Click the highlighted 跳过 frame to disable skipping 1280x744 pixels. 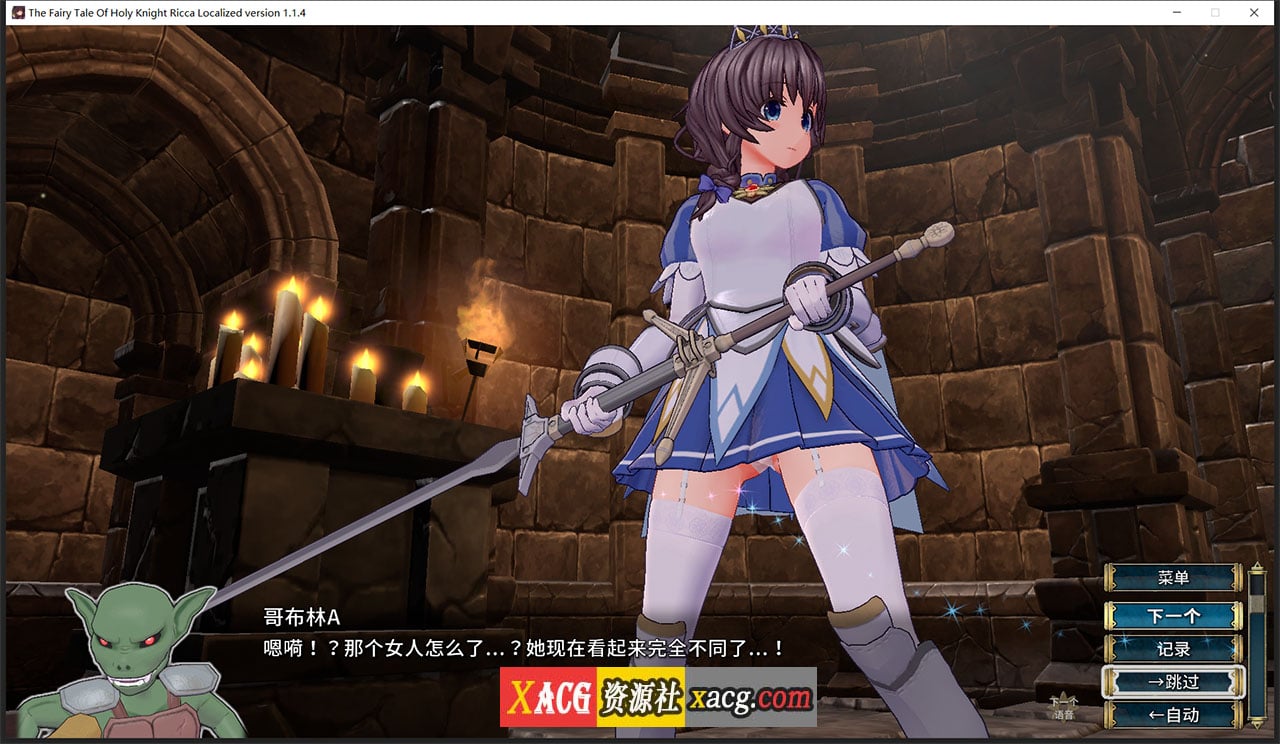(x=1173, y=681)
